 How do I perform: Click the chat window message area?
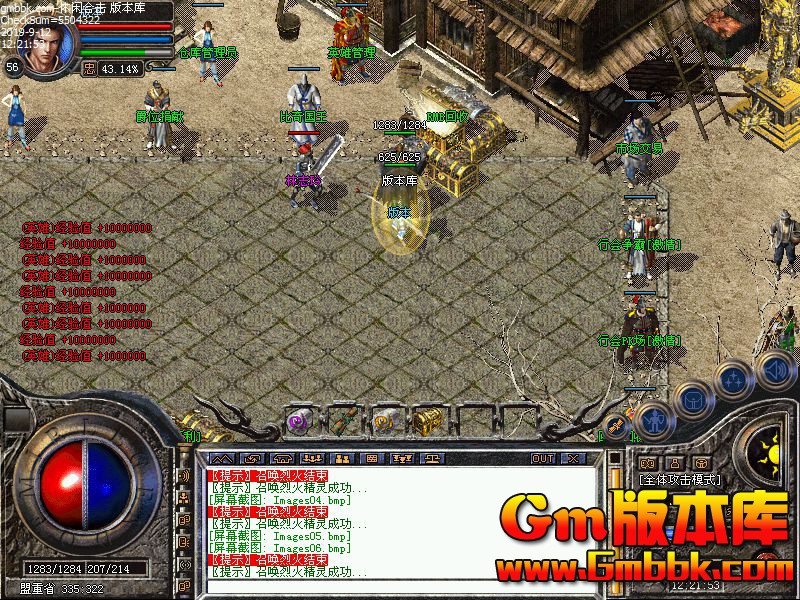(x=400, y=520)
